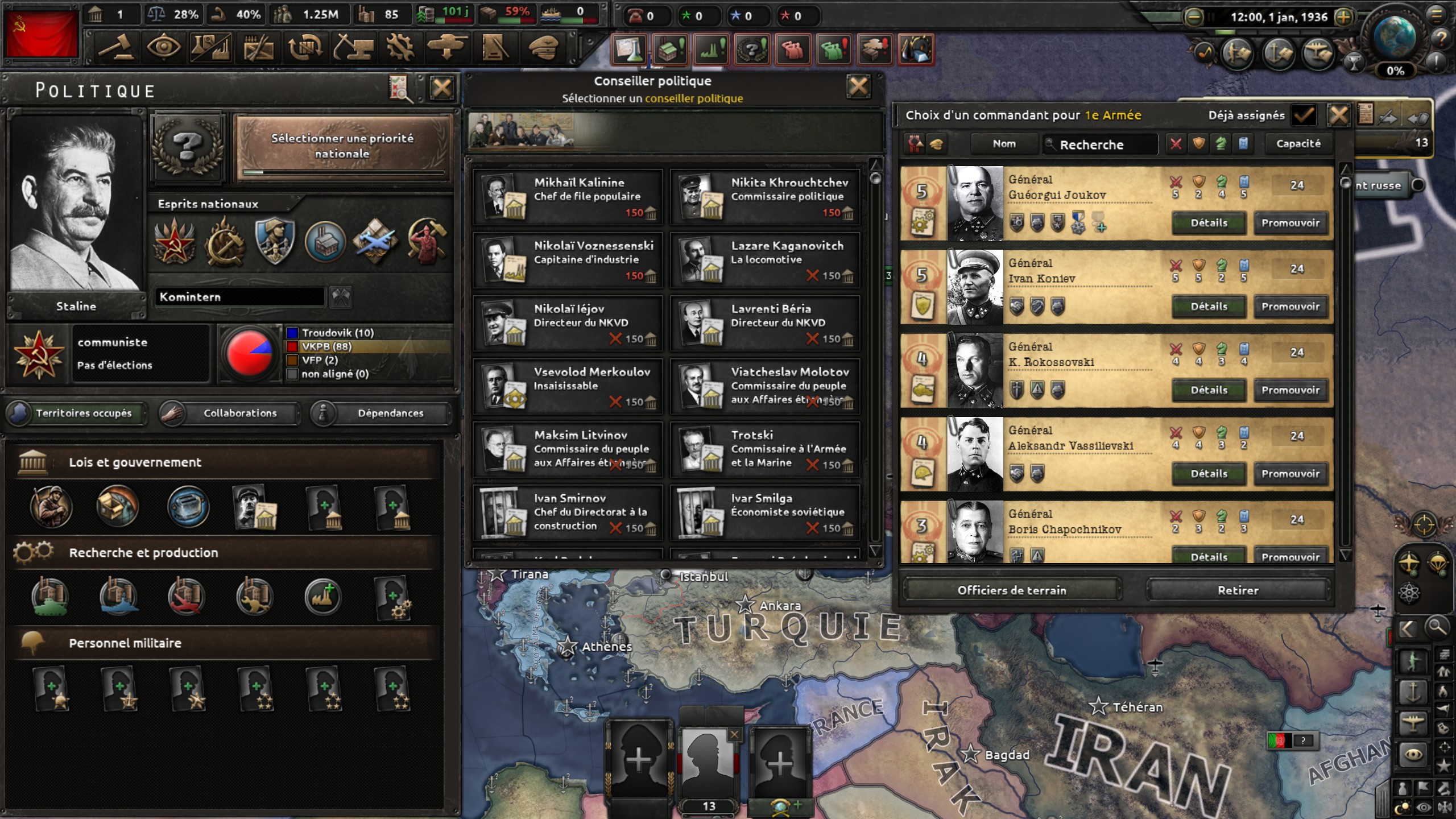The image size is (1456, 819).
Task: Choose Mikhaïl Kalinine as political advisor
Action: [568, 197]
